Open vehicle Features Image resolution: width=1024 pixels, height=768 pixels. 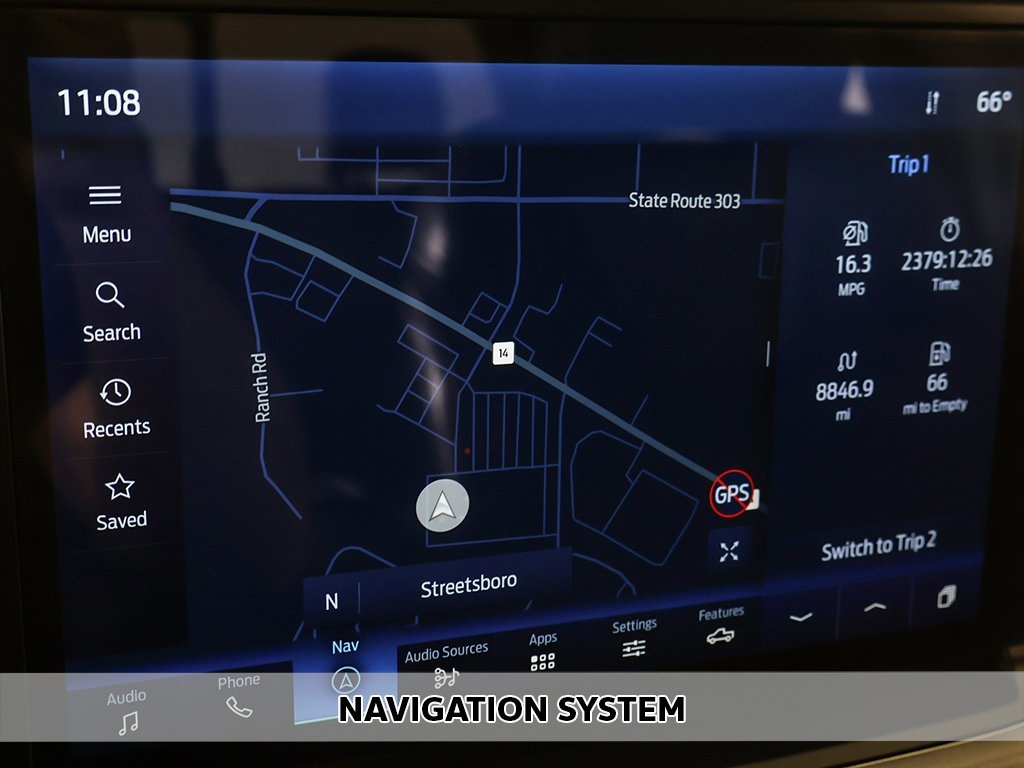[x=721, y=626]
